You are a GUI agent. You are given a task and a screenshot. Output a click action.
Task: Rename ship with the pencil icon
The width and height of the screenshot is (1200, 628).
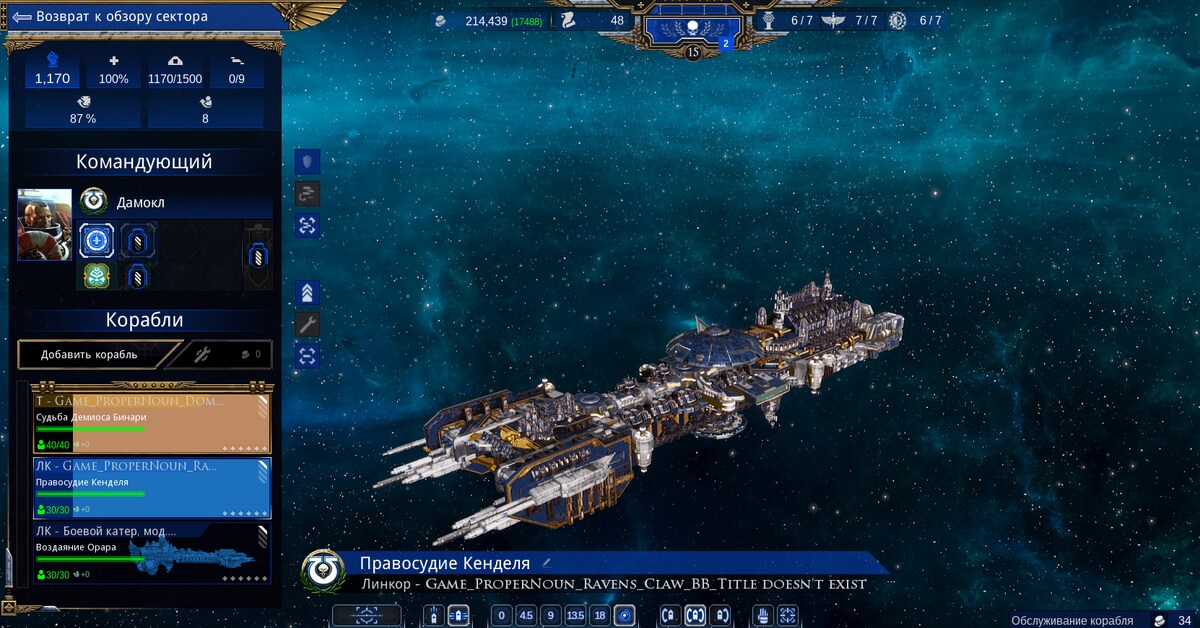(x=547, y=564)
